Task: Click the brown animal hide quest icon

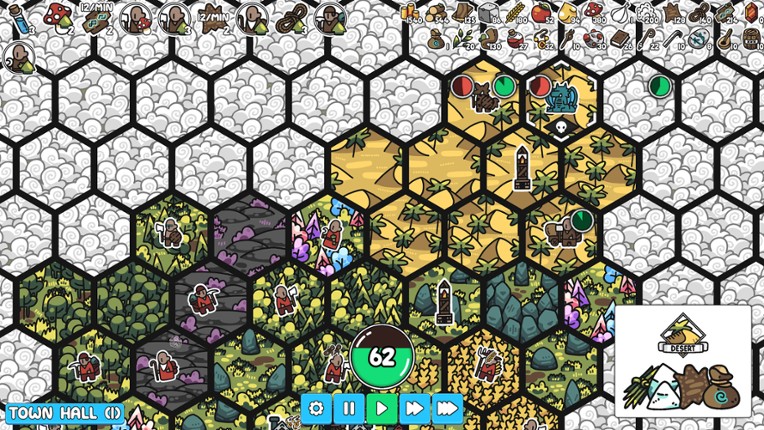Action: [x=211, y=20]
